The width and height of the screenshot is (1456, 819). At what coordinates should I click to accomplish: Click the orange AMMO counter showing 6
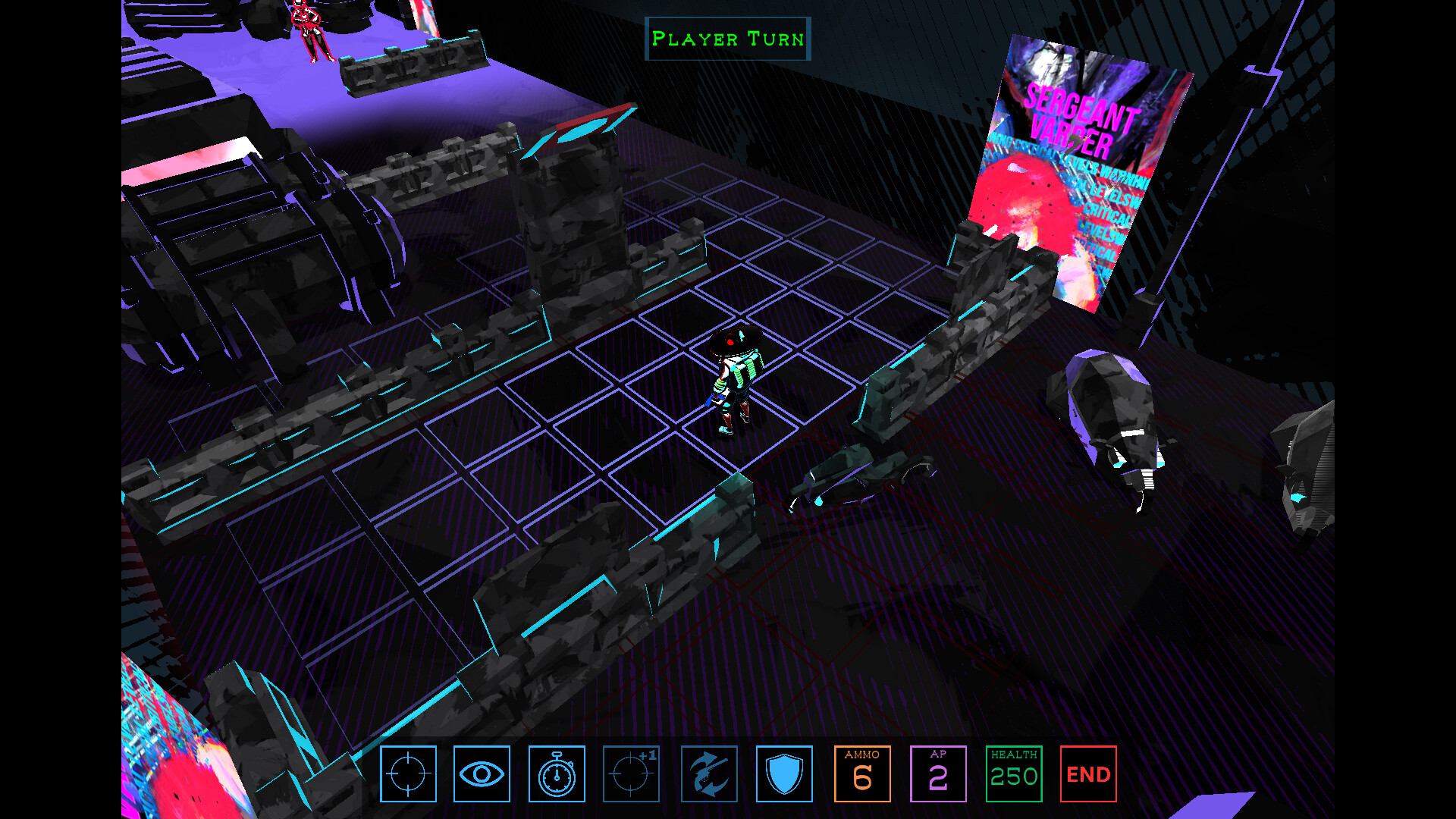point(861,773)
